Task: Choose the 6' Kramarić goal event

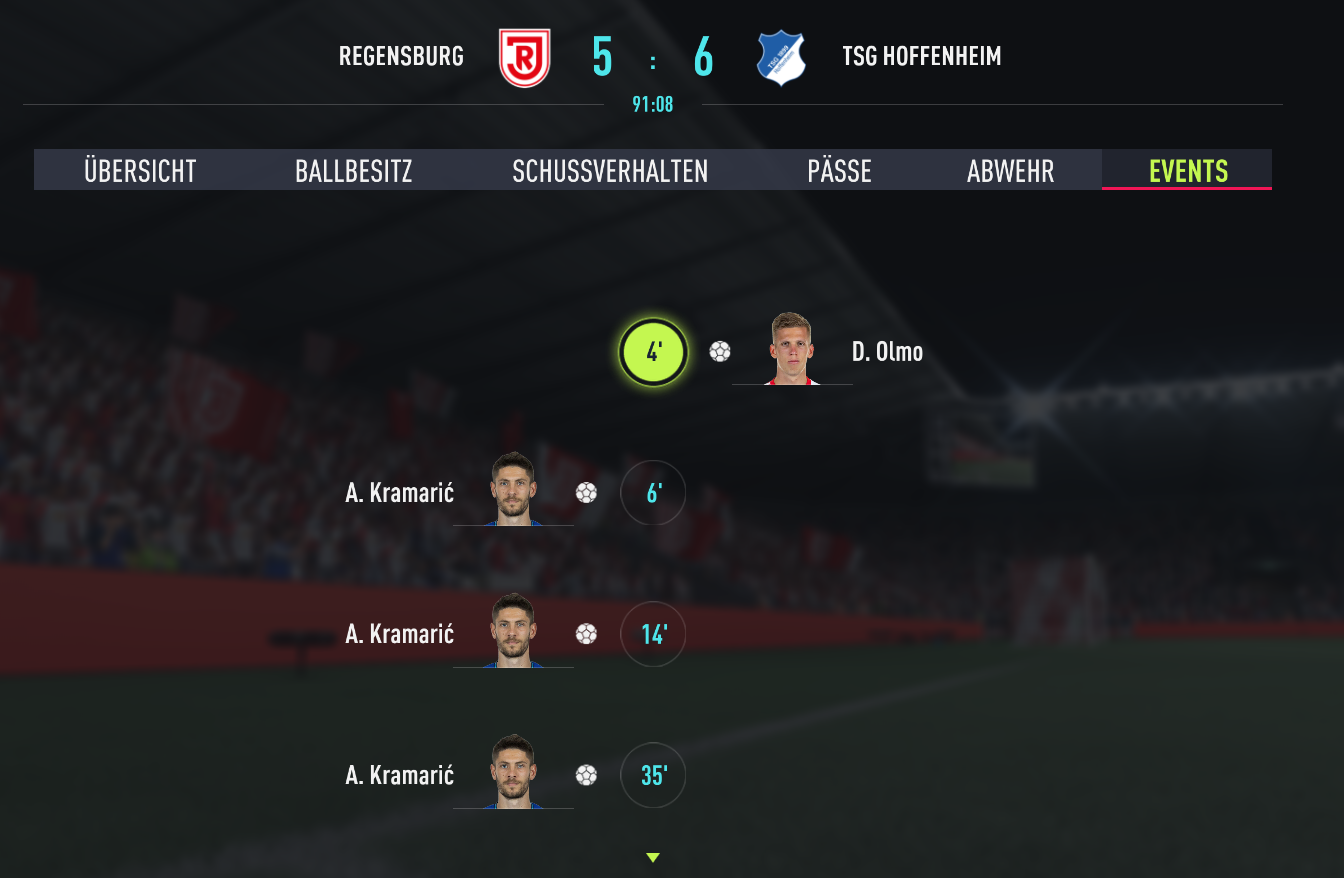Action: 653,493
